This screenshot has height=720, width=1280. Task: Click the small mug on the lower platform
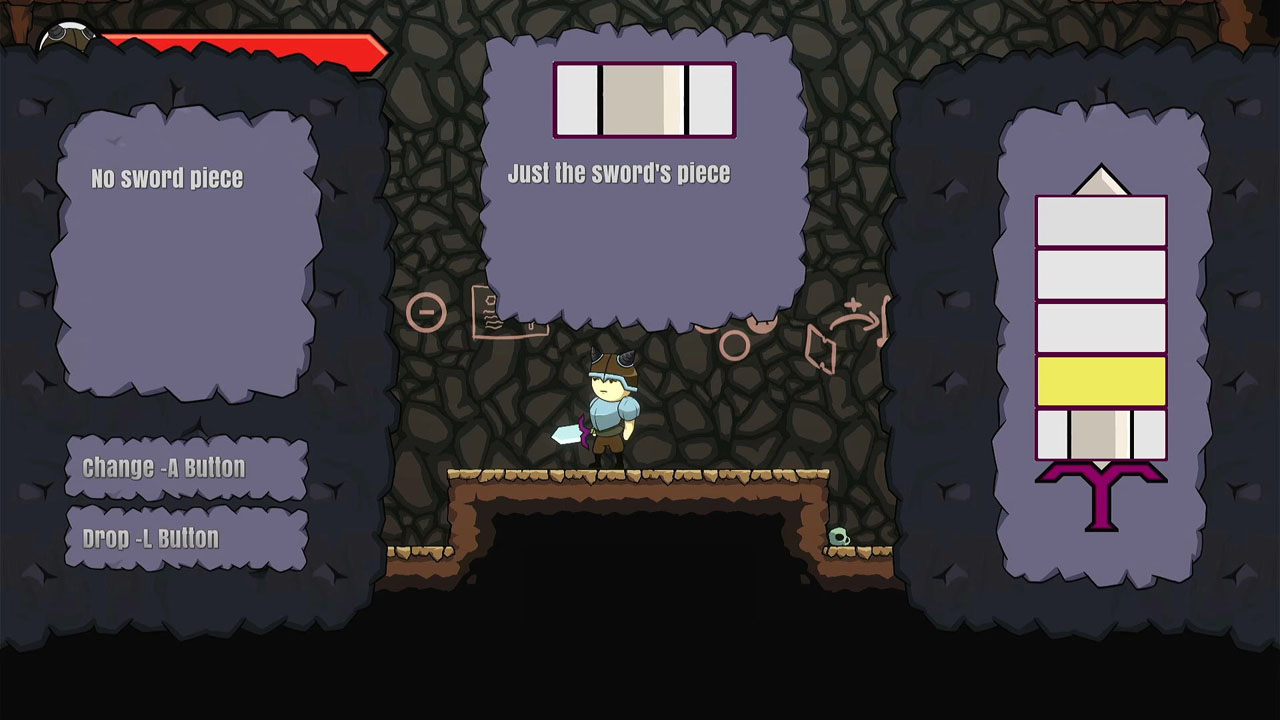coord(841,536)
